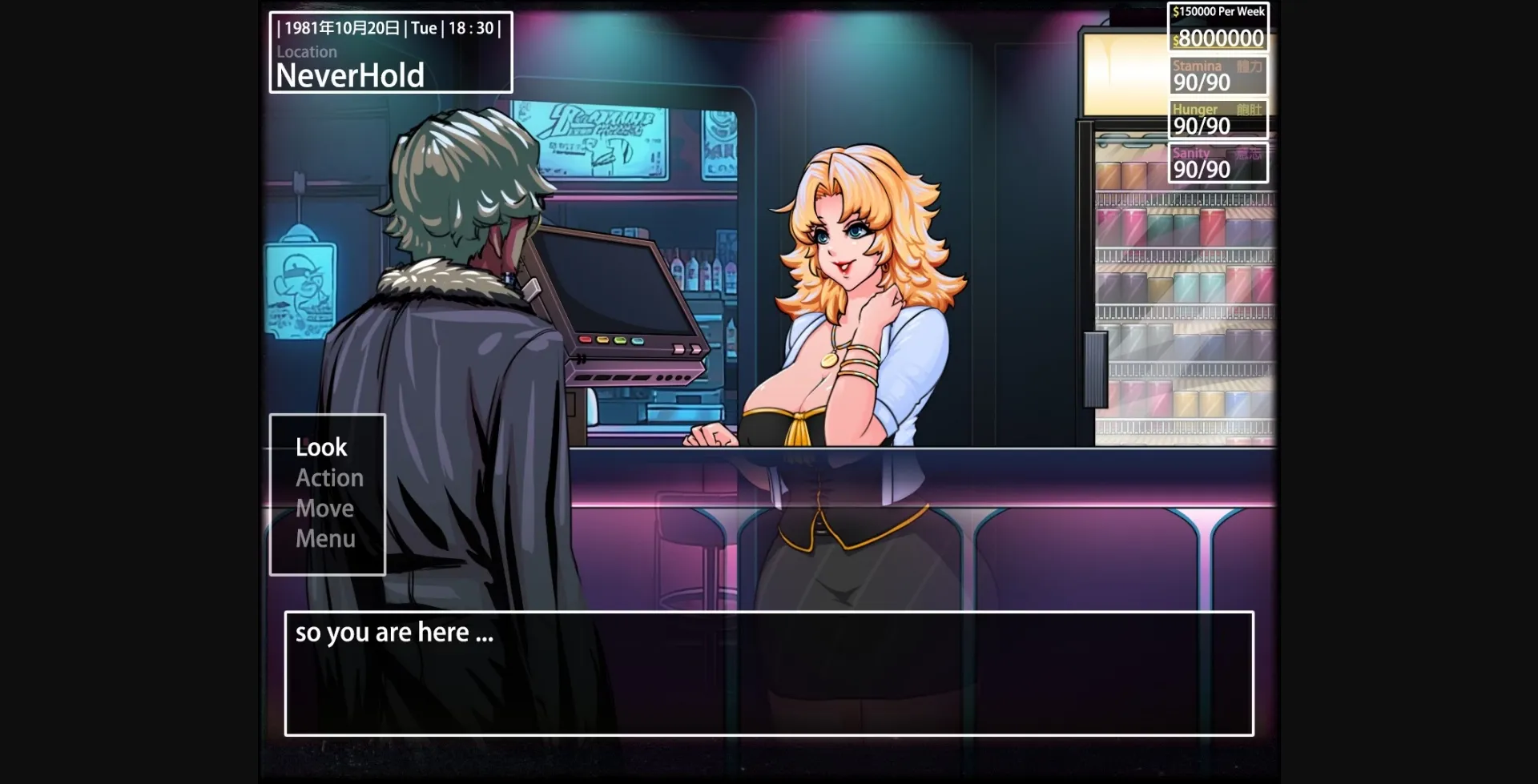The height and width of the screenshot is (784, 1538).
Task: Select Action from the command menu
Action: pyautogui.click(x=328, y=477)
